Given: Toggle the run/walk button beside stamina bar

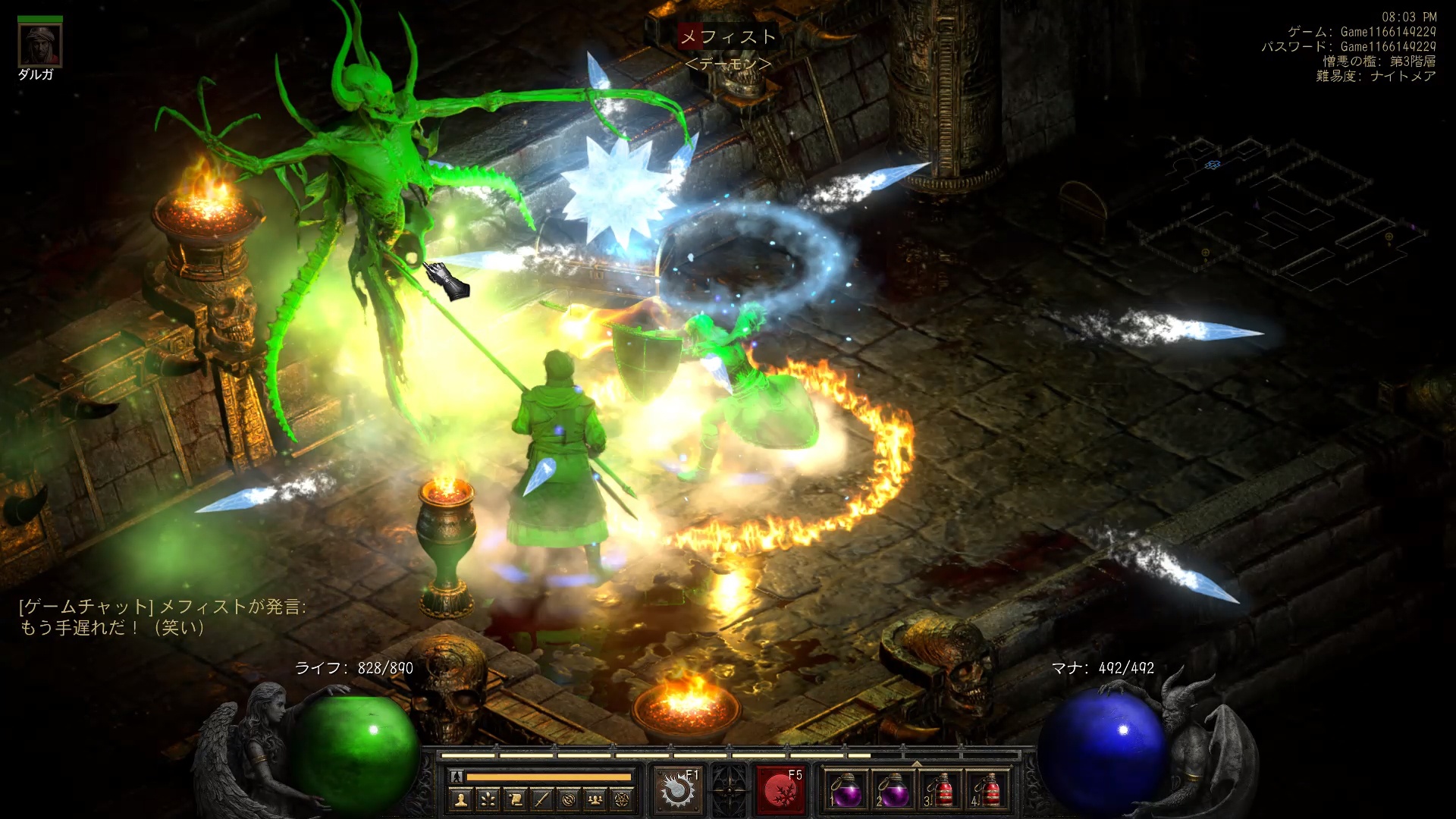Looking at the screenshot, I should point(457,777).
